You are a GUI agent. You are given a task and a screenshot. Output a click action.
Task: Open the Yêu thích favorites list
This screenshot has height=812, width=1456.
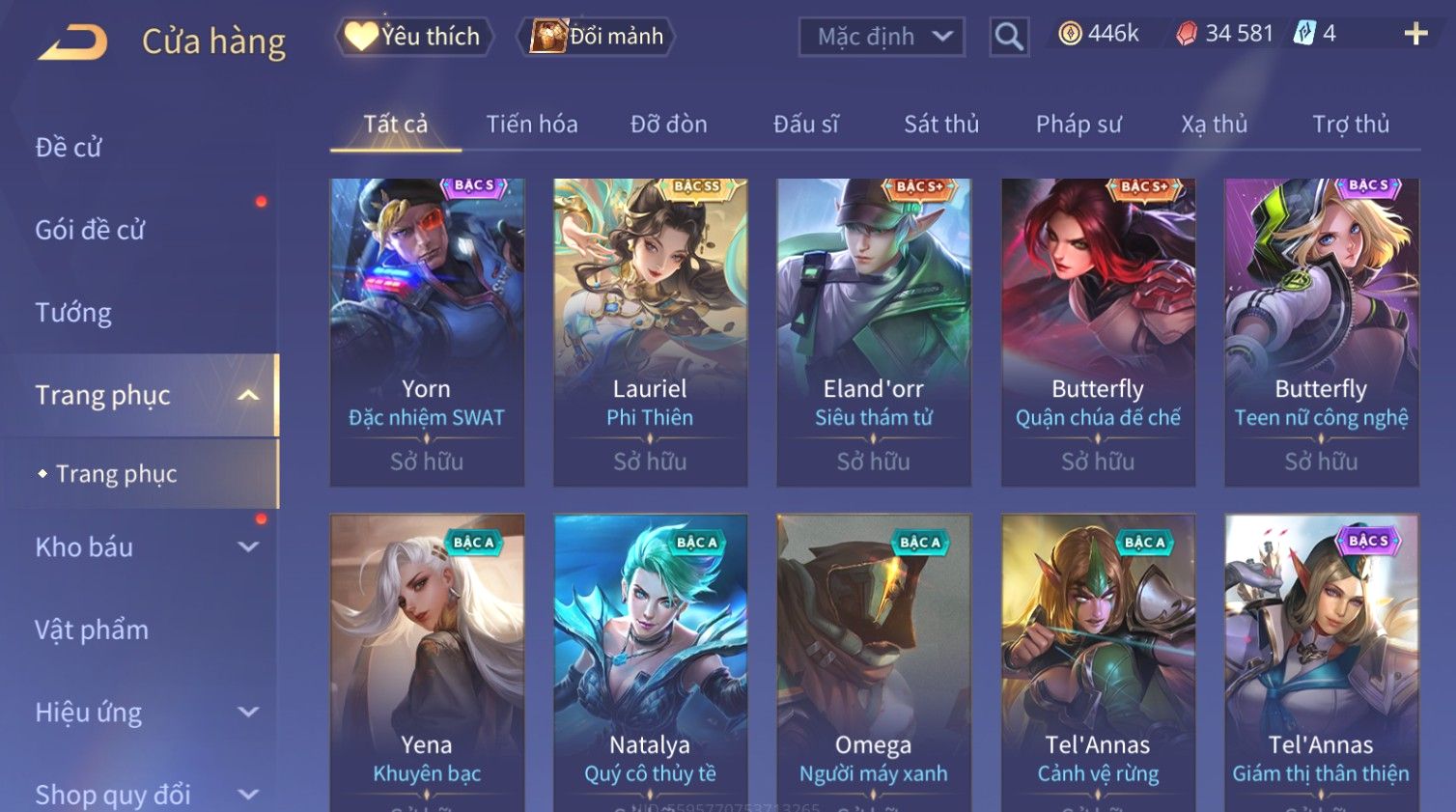click(414, 37)
